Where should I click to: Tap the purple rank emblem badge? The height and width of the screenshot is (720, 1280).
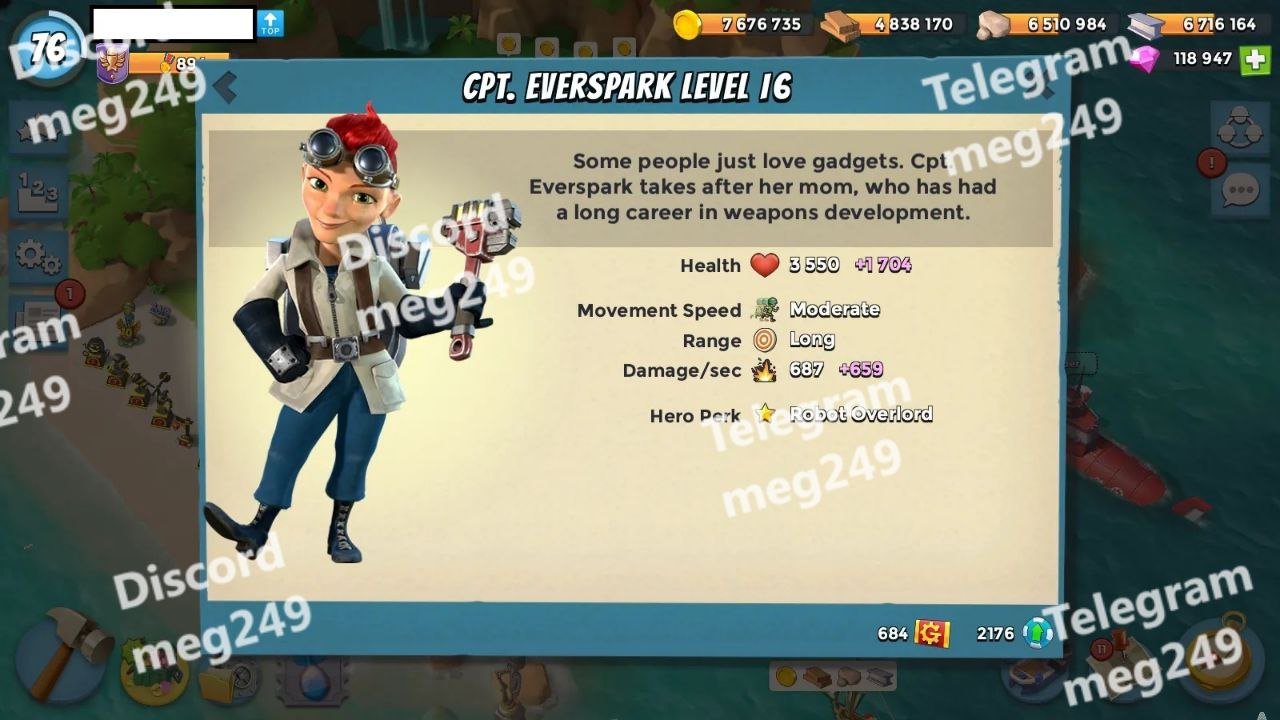point(112,65)
